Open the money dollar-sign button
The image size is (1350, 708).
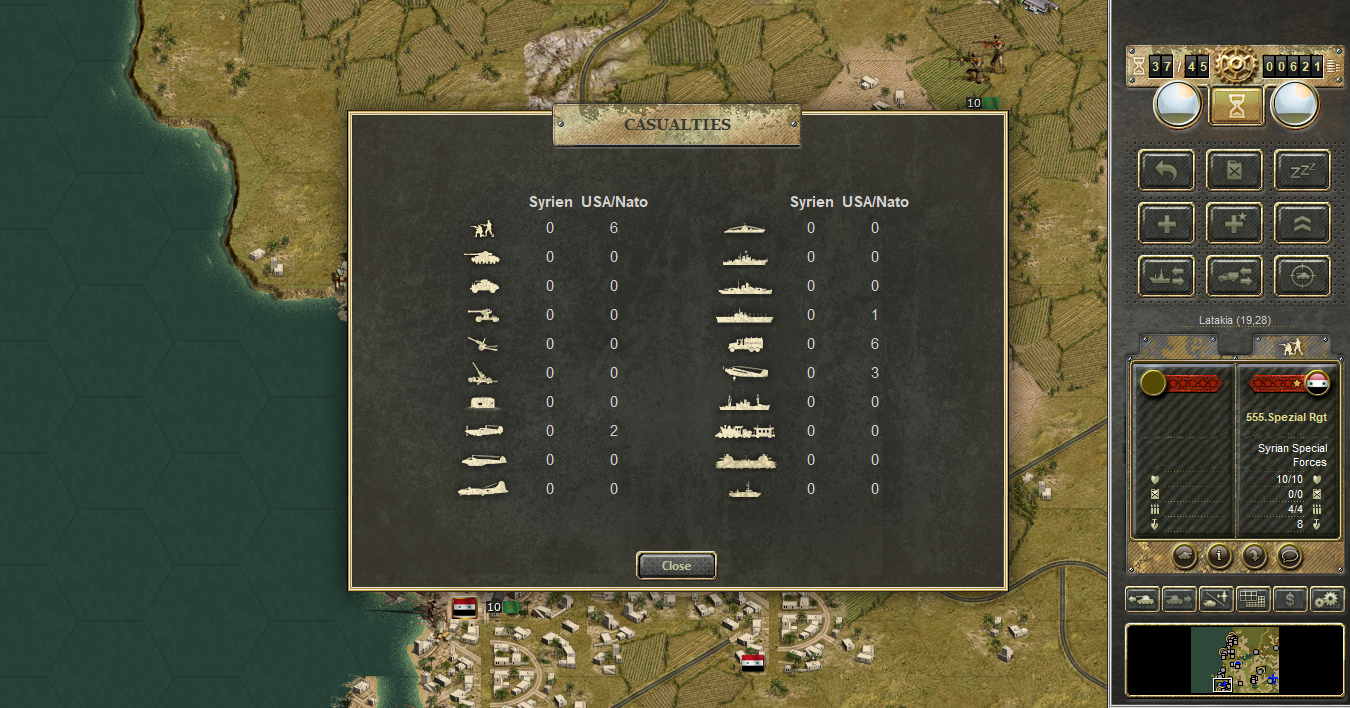coord(1290,599)
